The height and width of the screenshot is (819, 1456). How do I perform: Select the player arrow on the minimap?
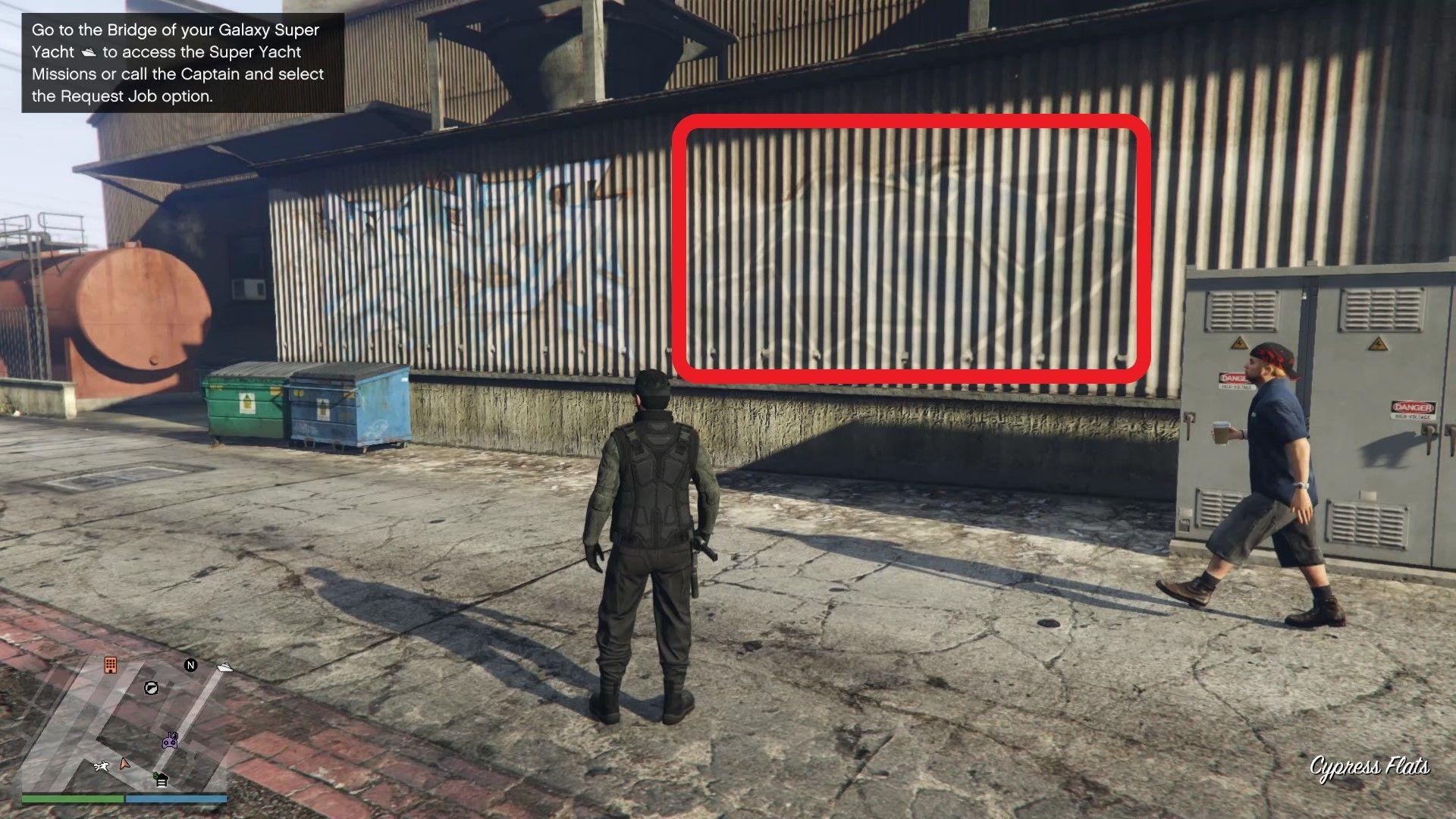tap(124, 765)
